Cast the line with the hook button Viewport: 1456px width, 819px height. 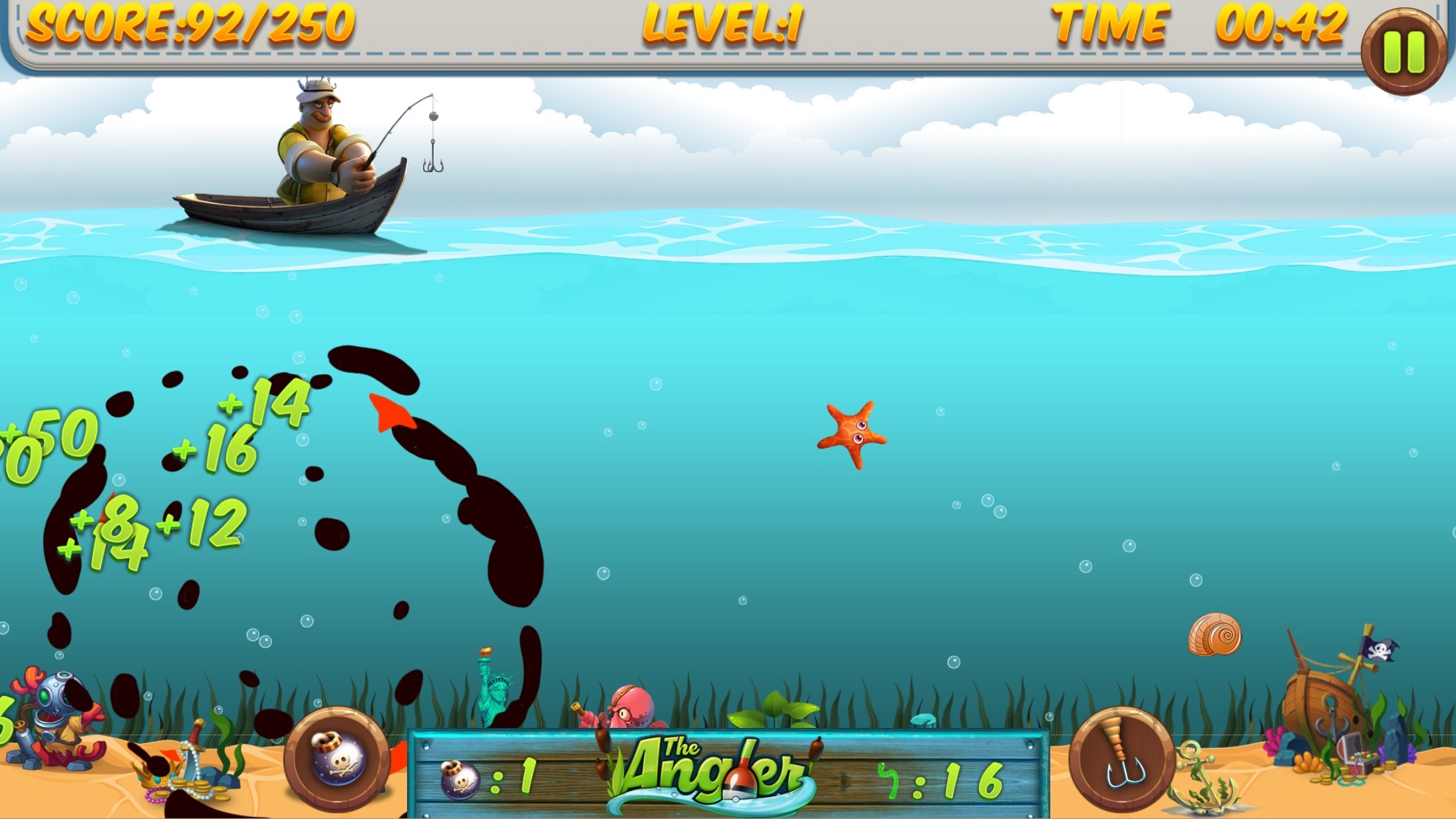[x=1121, y=759]
